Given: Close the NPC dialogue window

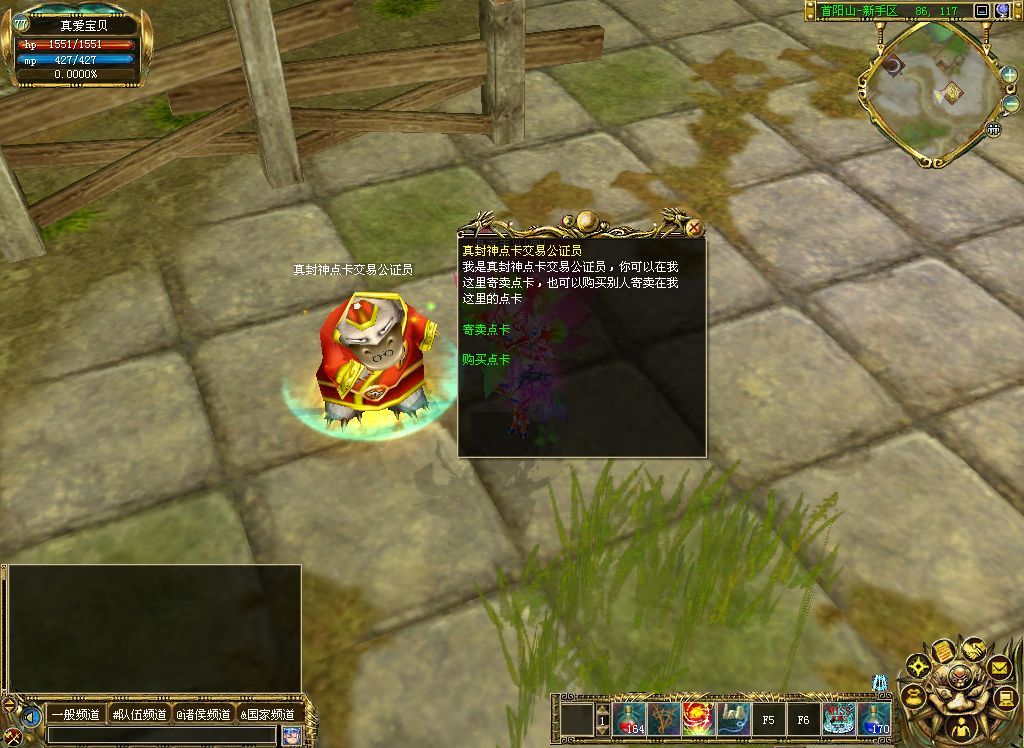Looking at the screenshot, I should tap(694, 228).
